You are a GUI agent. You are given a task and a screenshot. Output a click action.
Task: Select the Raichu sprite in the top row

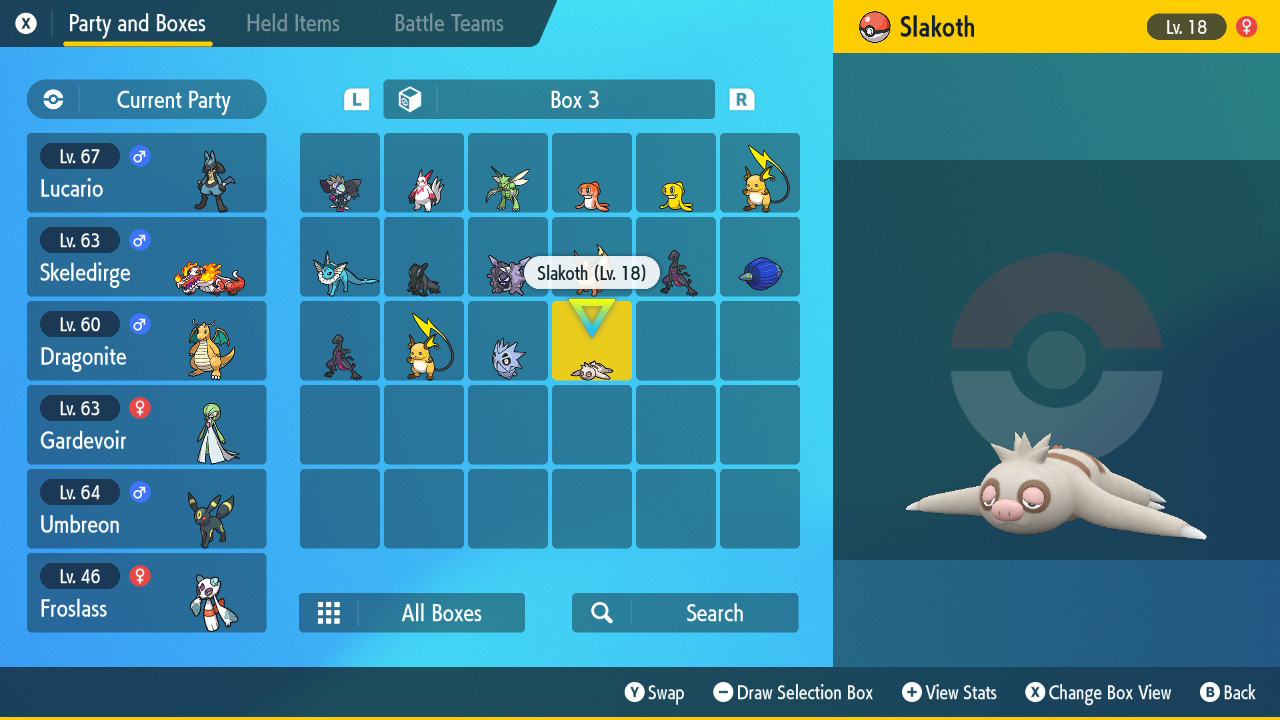click(x=759, y=173)
